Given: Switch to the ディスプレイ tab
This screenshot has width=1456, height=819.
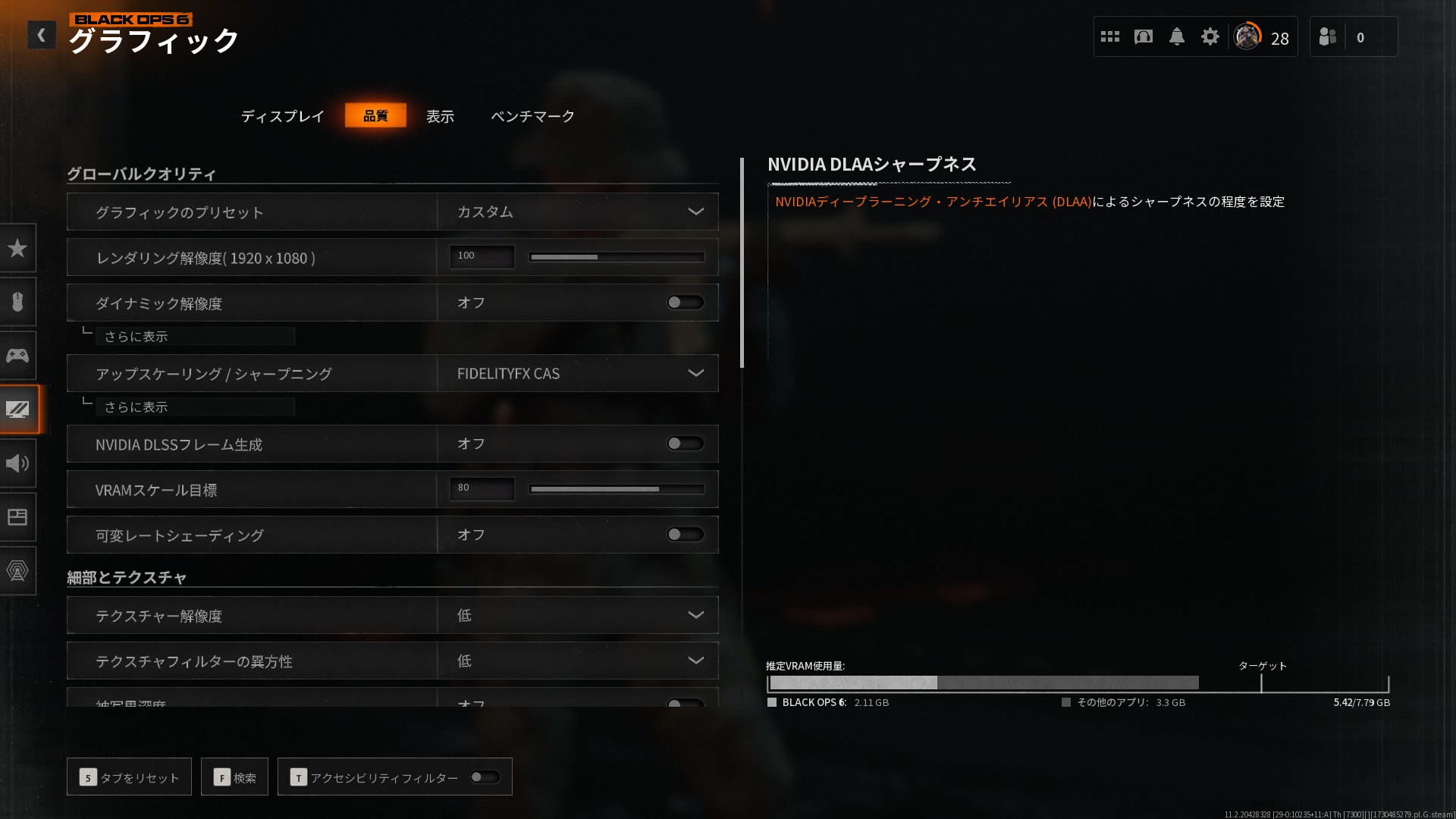Looking at the screenshot, I should click(x=281, y=115).
